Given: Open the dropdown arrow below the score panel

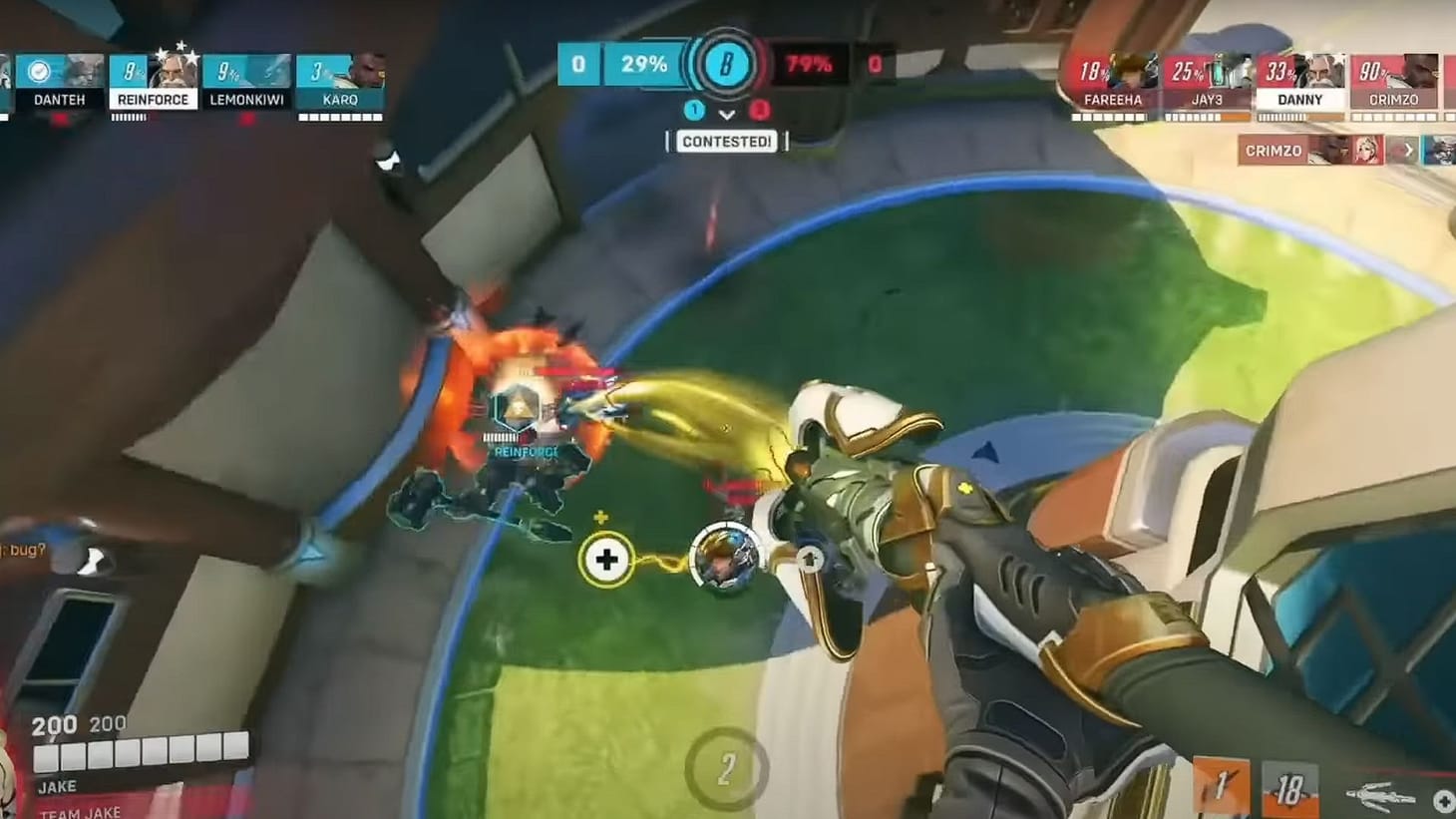Looking at the screenshot, I should (x=727, y=115).
